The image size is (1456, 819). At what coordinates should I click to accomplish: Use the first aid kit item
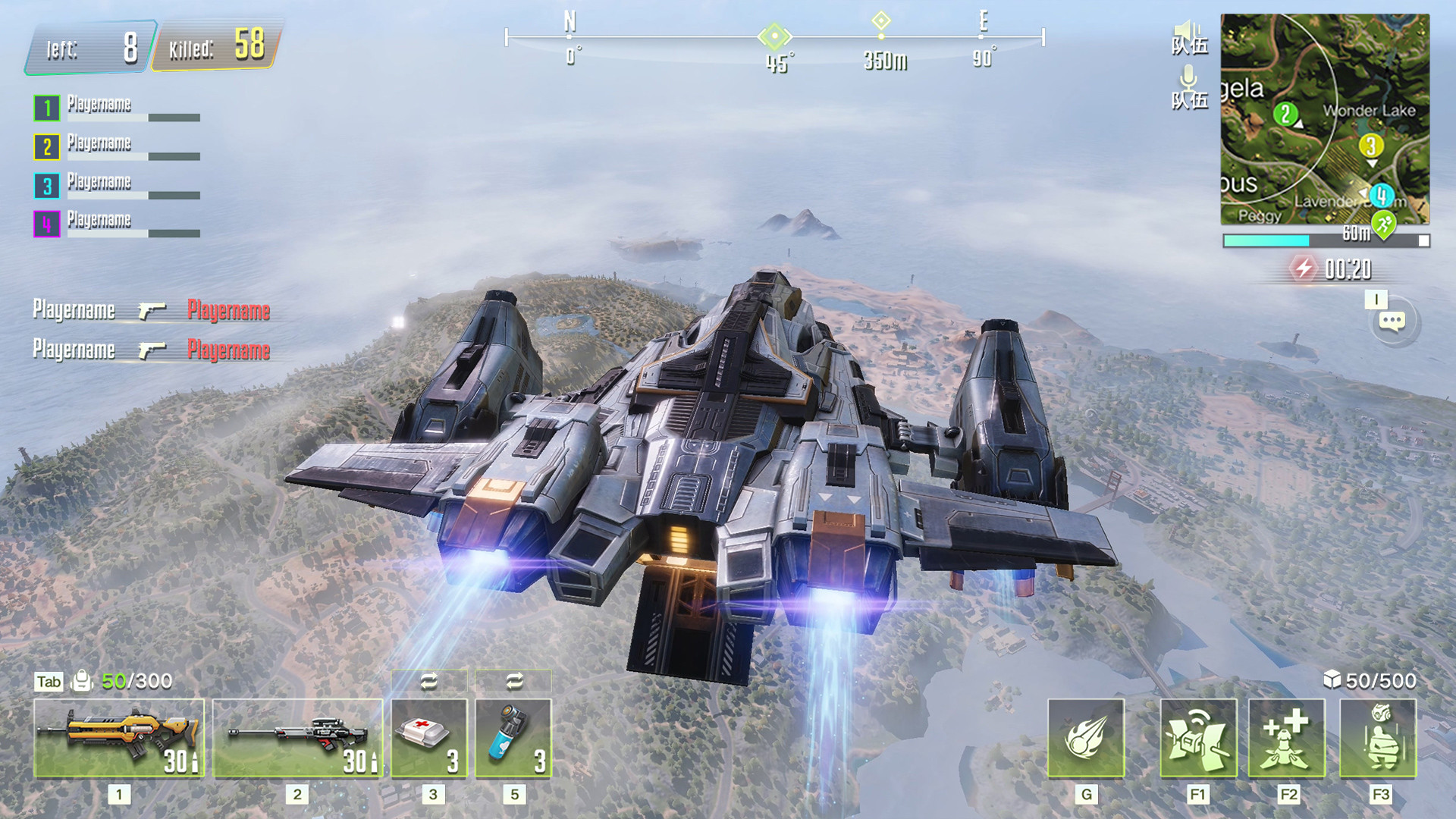(429, 738)
